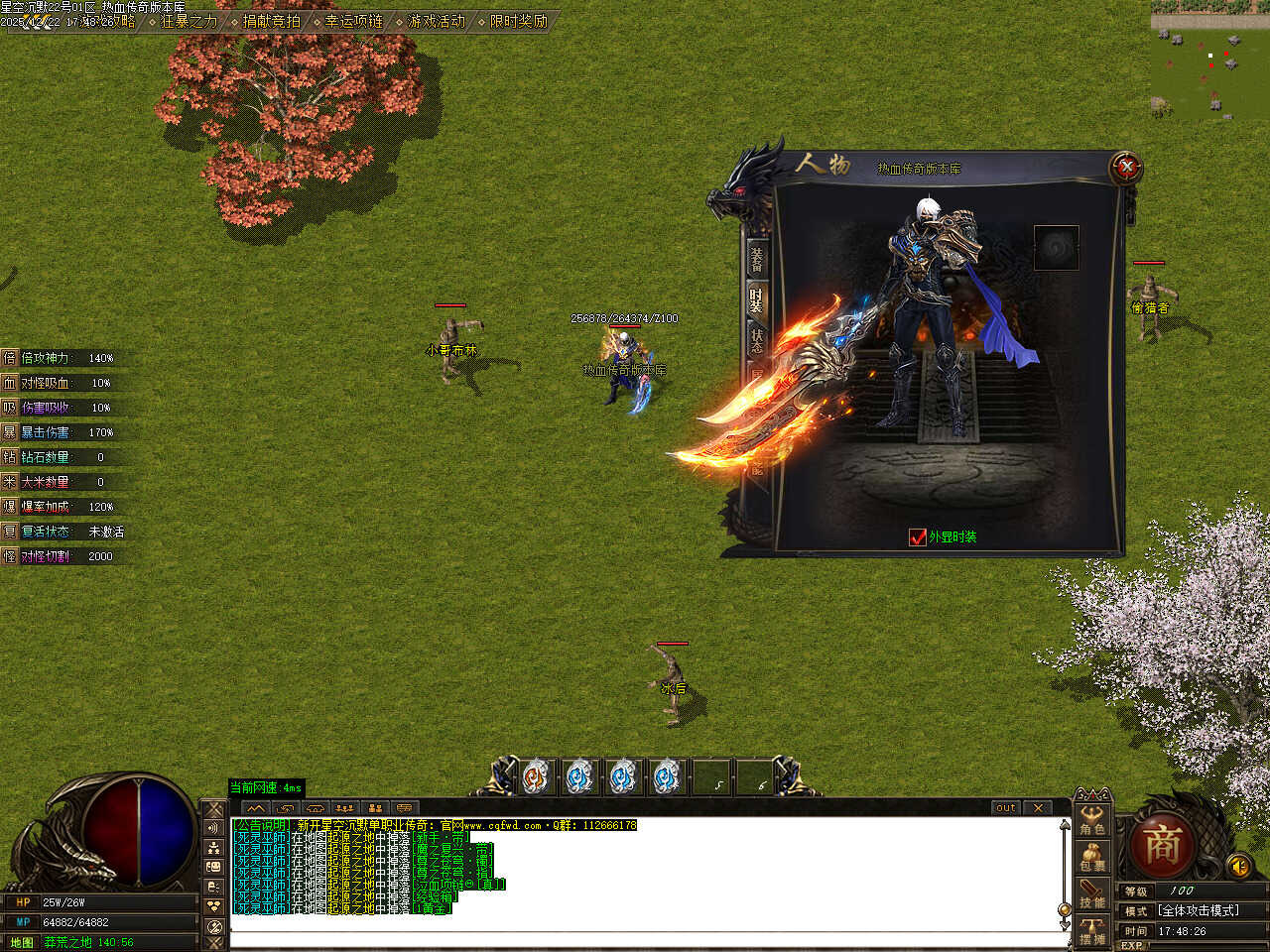Open the red 商 shop button
This screenshot has height=952, width=1270.
tap(1161, 846)
